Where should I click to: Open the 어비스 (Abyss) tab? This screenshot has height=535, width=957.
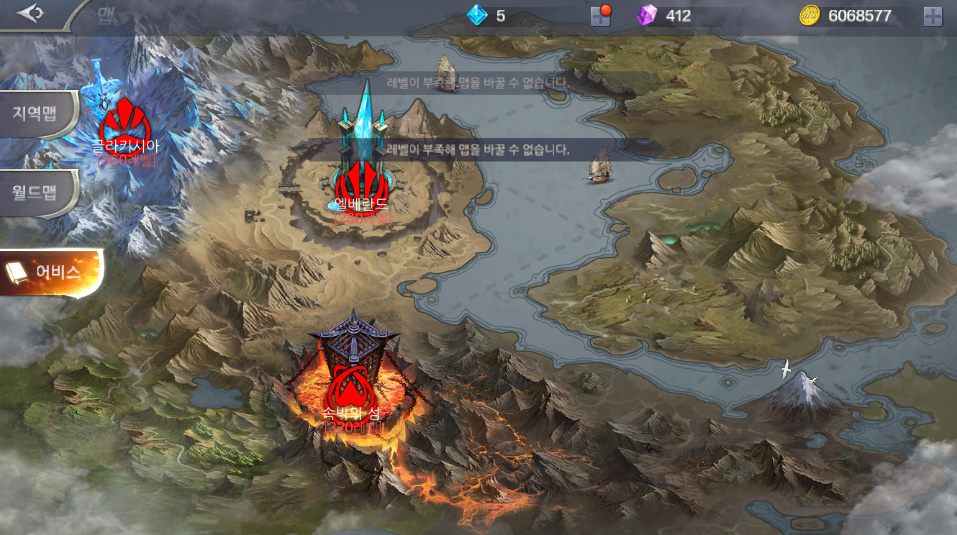54,271
